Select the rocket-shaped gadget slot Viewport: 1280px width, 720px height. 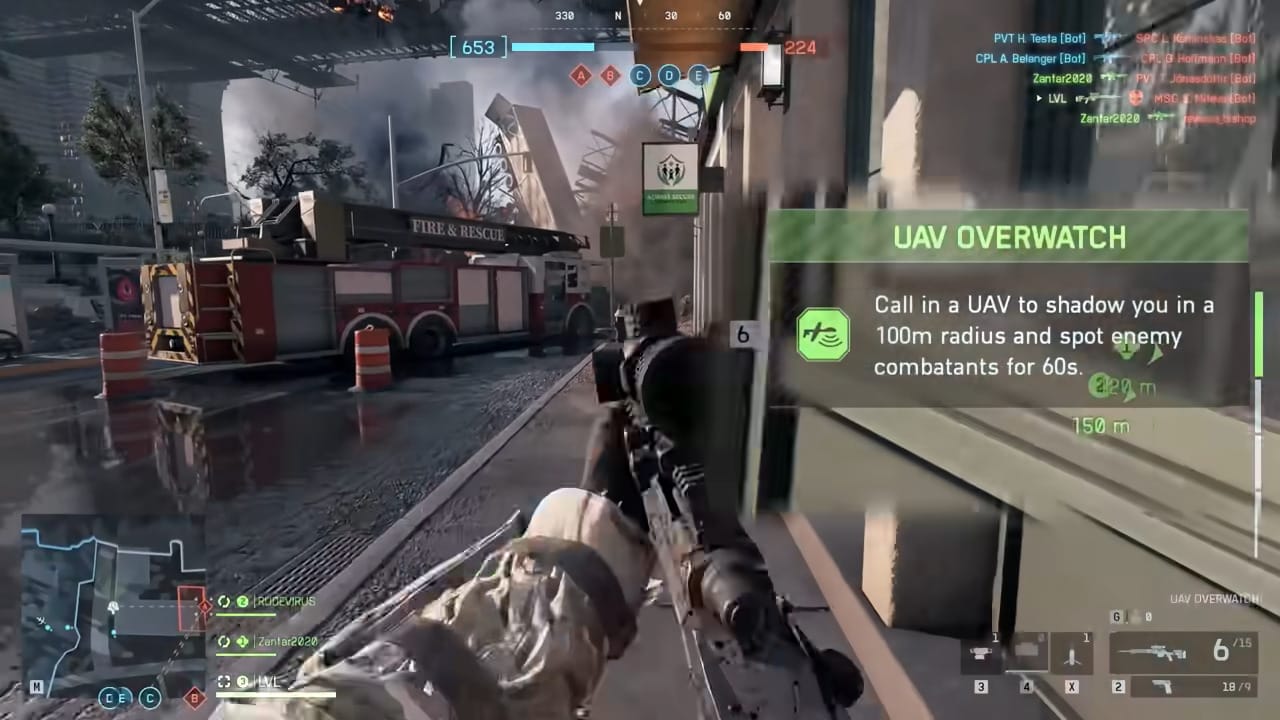[1073, 655]
